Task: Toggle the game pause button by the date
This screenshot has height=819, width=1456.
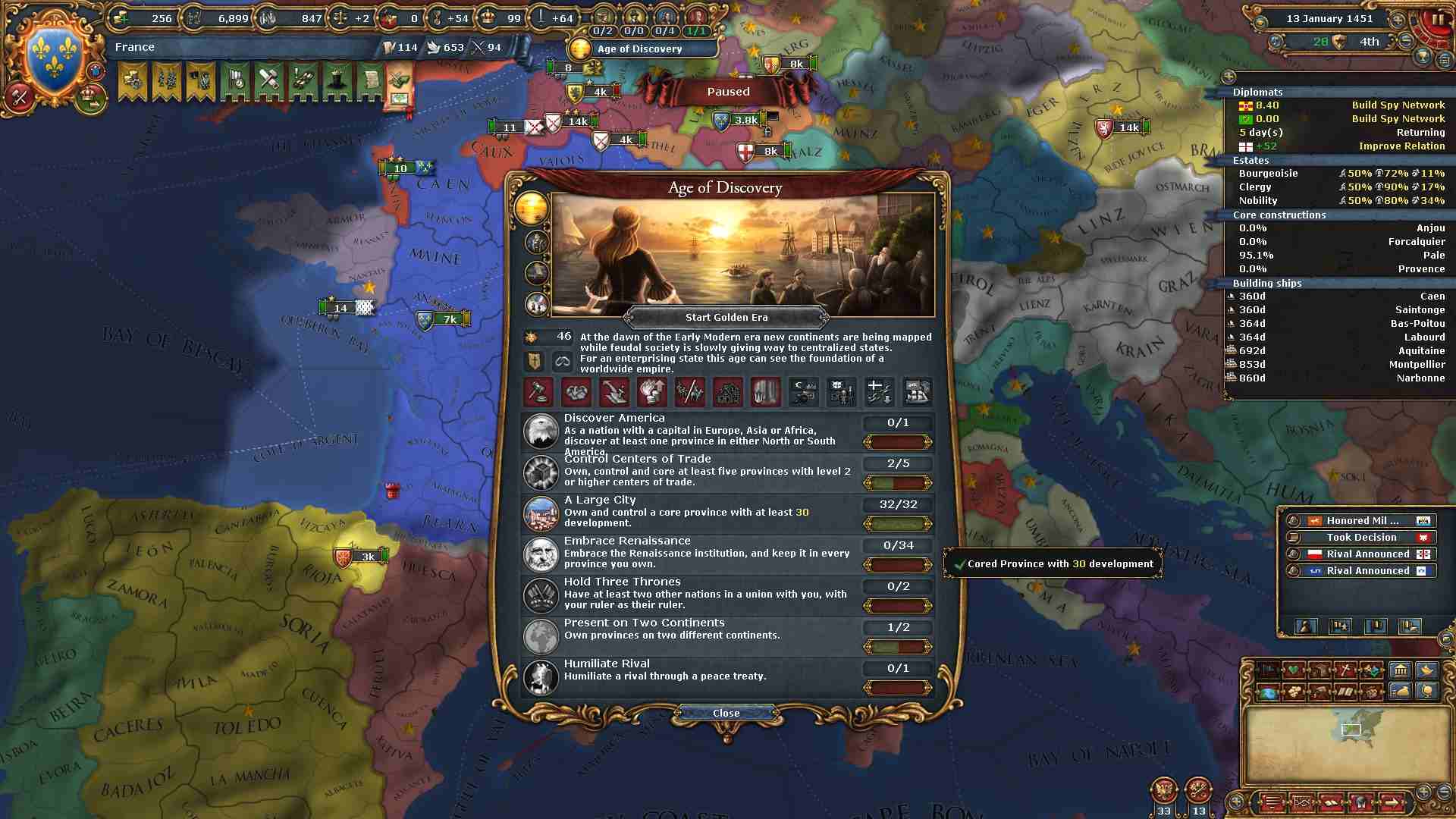Action: tap(1437, 20)
